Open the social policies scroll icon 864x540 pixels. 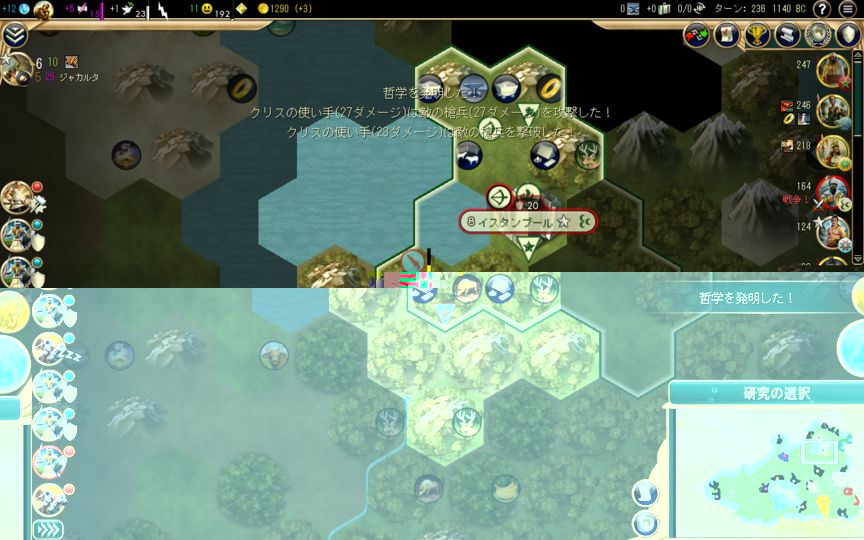pos(727,35)
